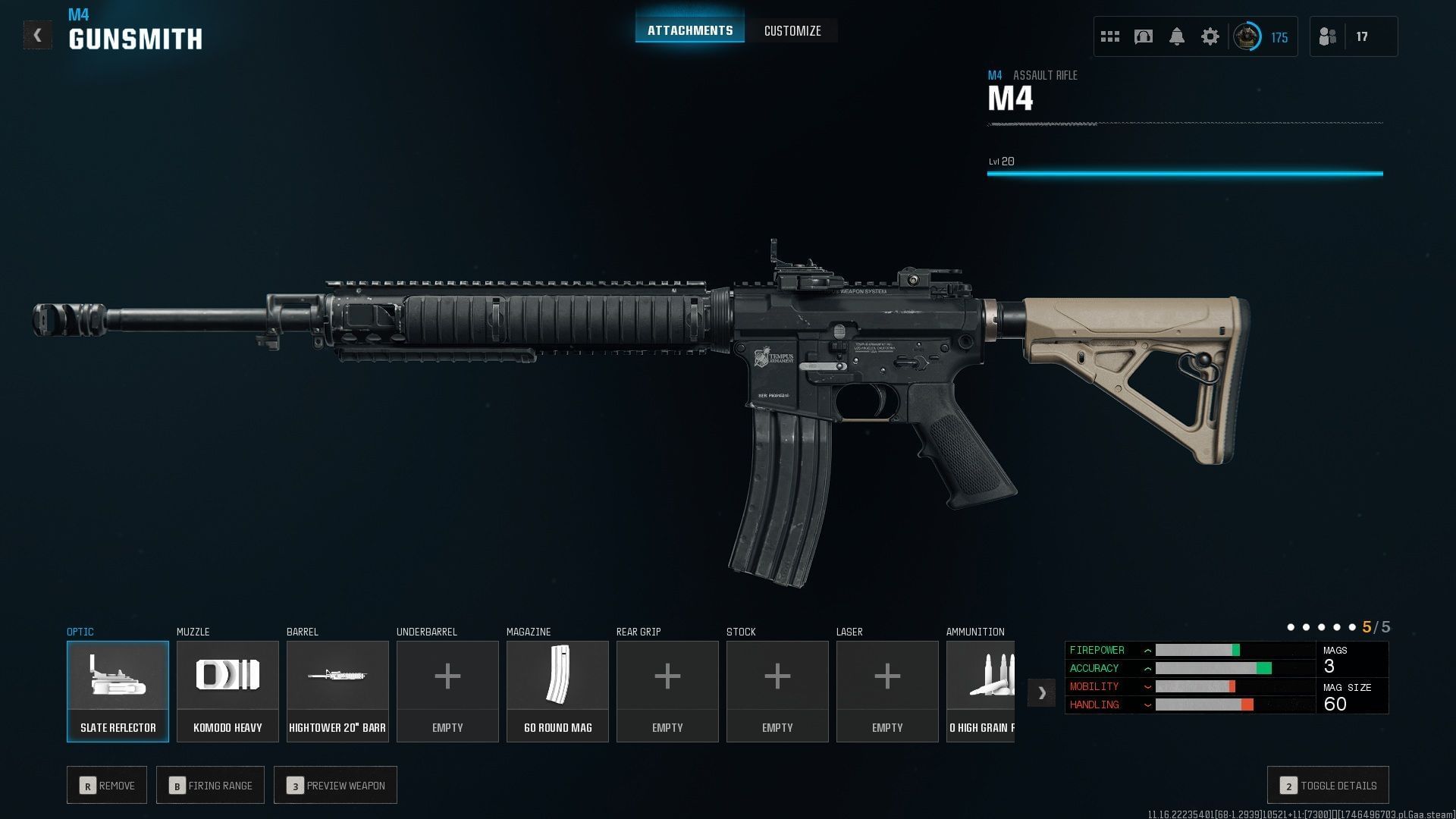Image resolution: width=1456 pixels, height=819 pixels.
Task: Click the Toggle Details button
Action: pyautogui.click(x=1328, y=786)
